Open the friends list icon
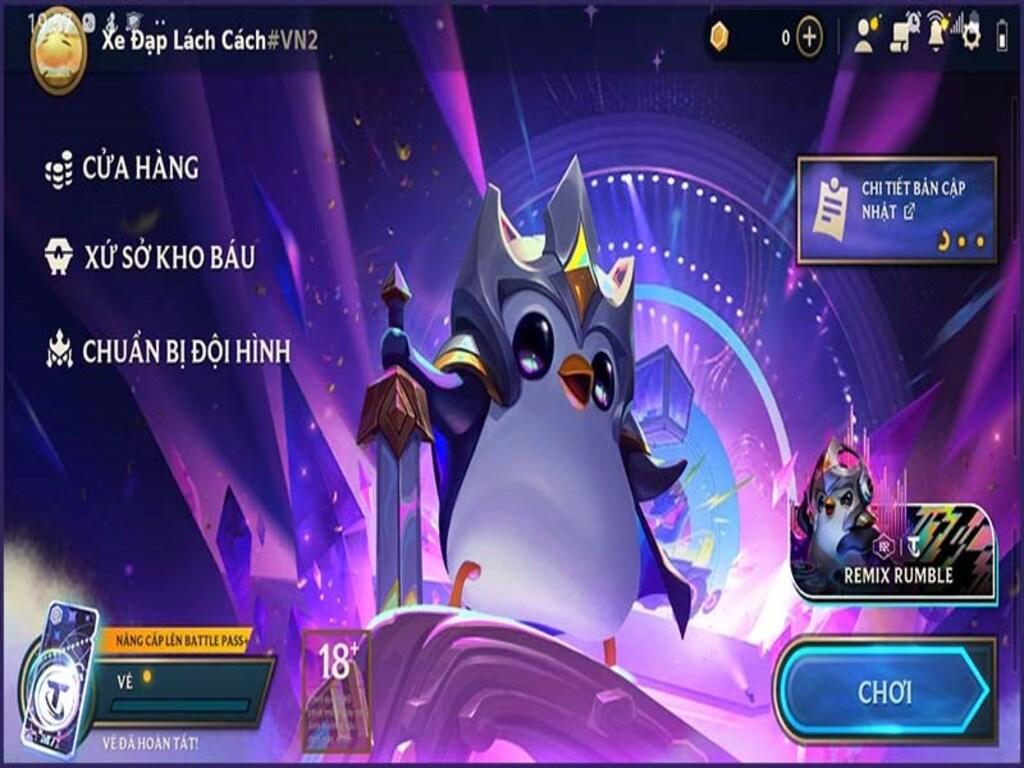 coord(863,37)
